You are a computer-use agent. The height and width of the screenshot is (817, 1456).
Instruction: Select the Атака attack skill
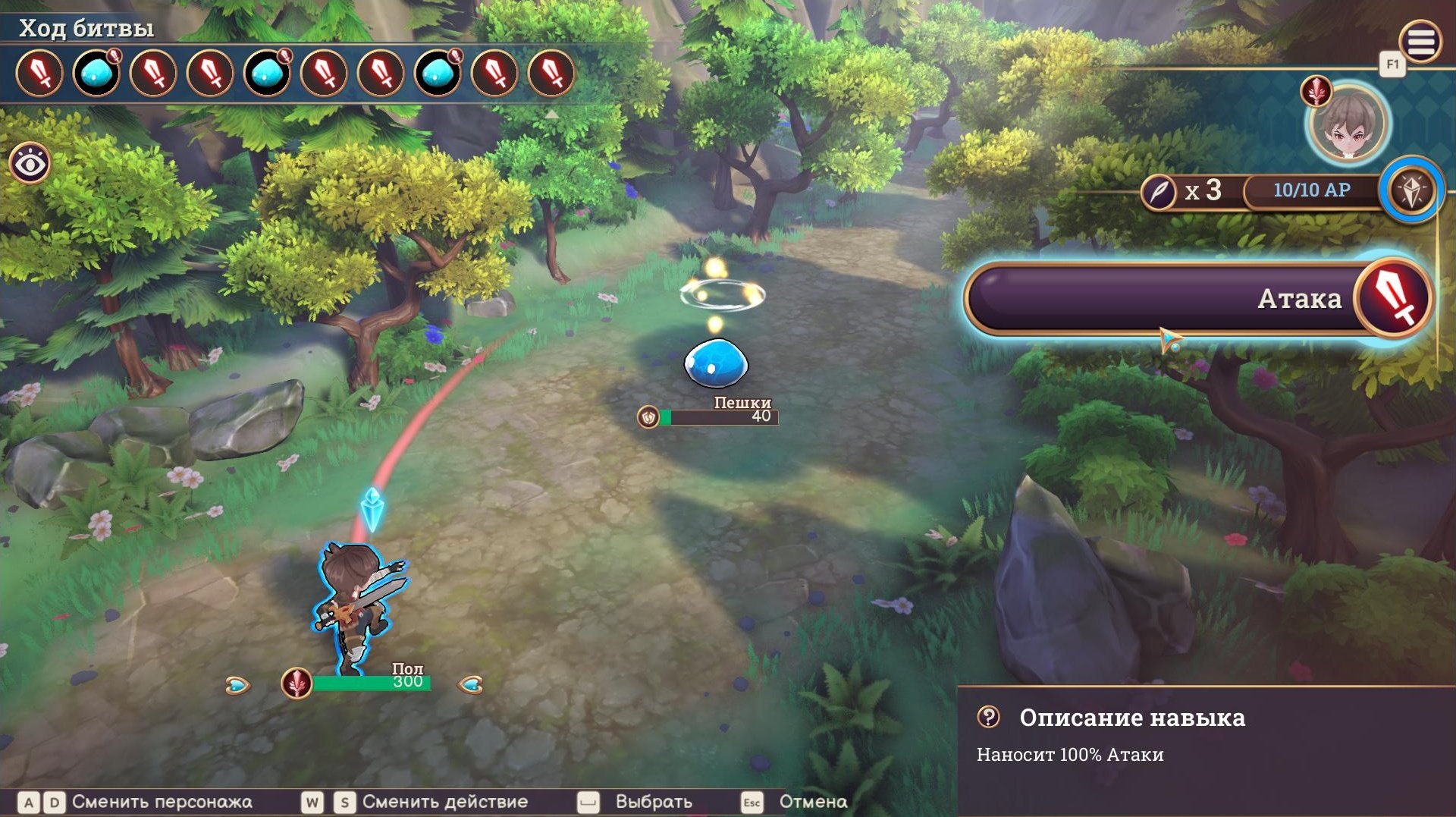click(1198, 299)
